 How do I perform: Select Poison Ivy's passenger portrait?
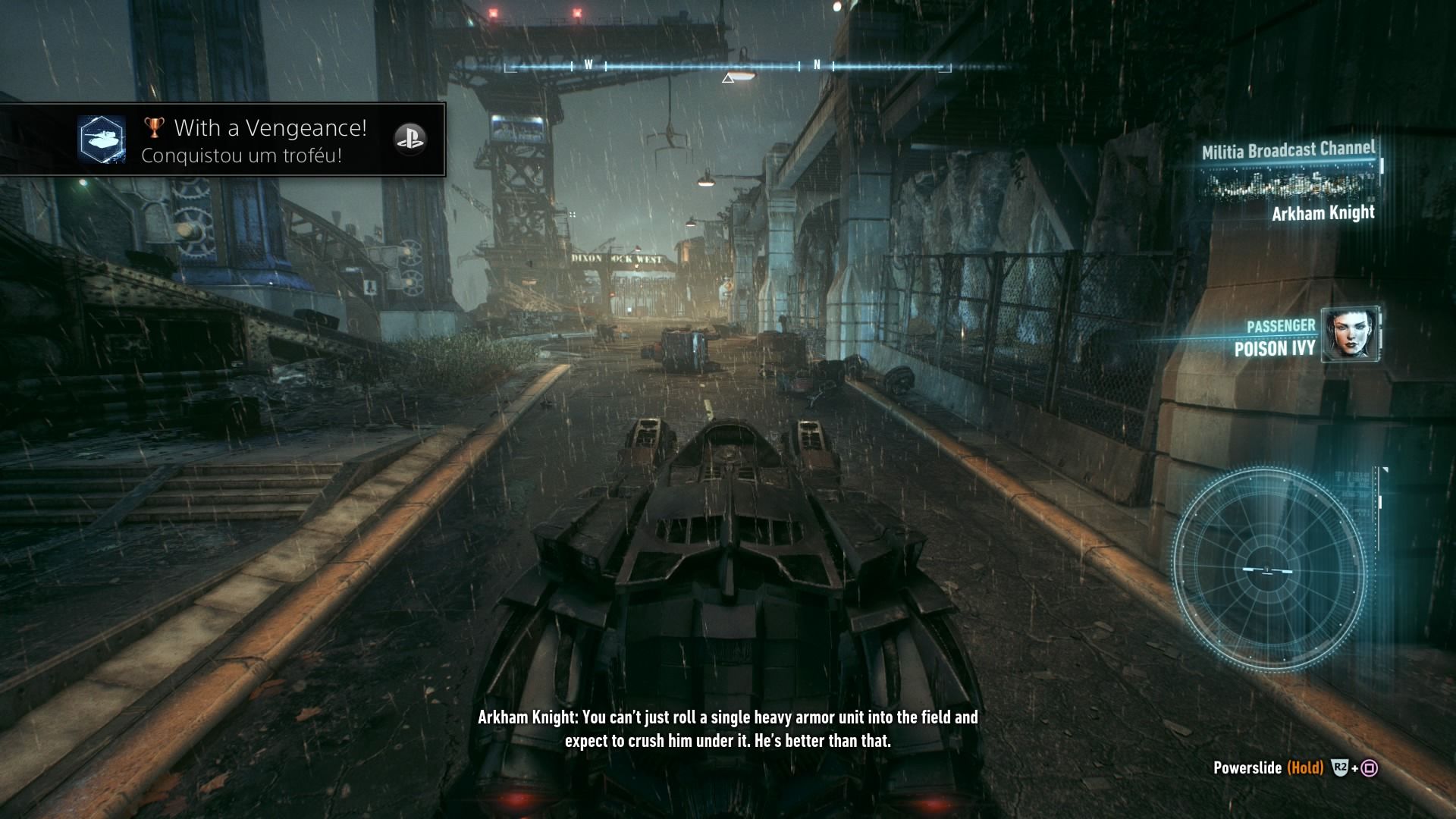click(1350, 334)
